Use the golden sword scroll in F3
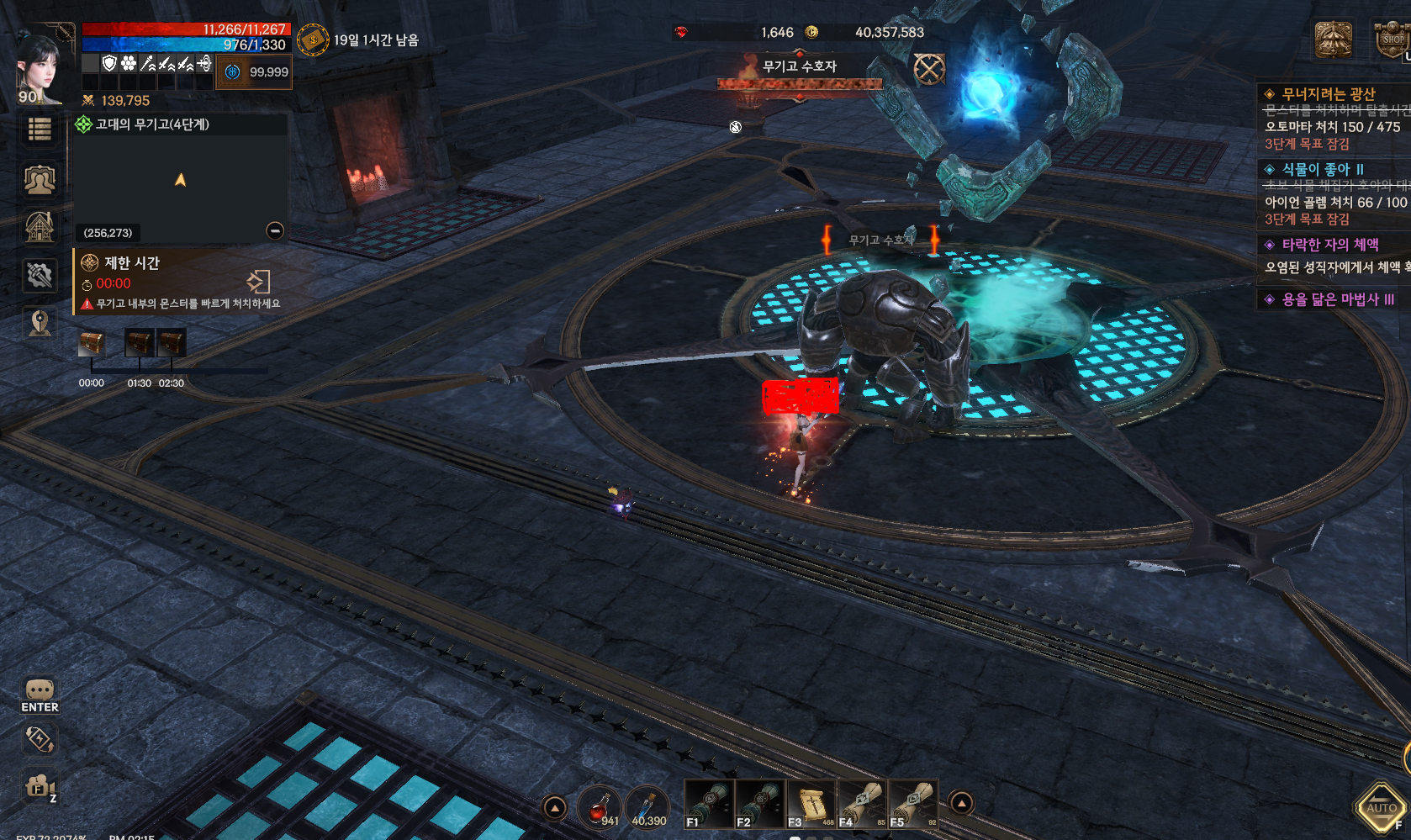 (811, 805)
